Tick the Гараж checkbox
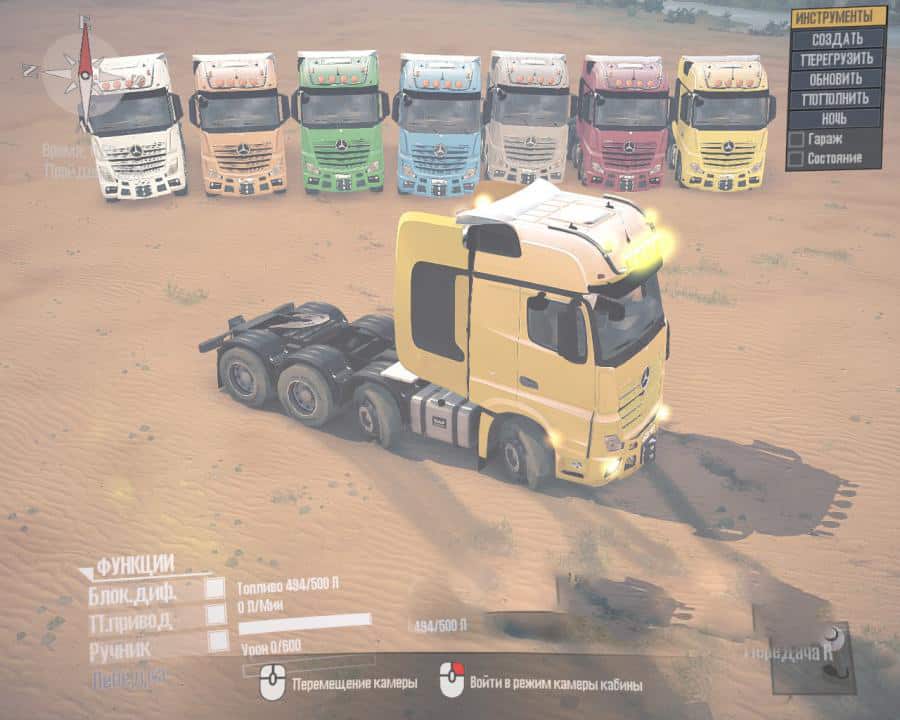Screen dimensions: 900x720 click(x=797, y=139)
